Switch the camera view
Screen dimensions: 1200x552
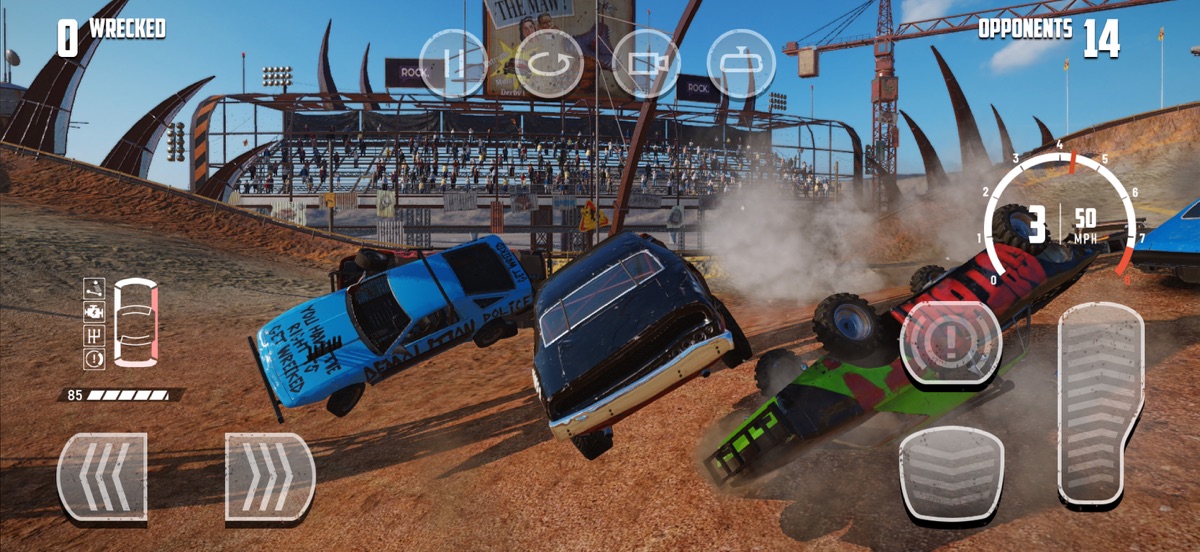point(645,63)
